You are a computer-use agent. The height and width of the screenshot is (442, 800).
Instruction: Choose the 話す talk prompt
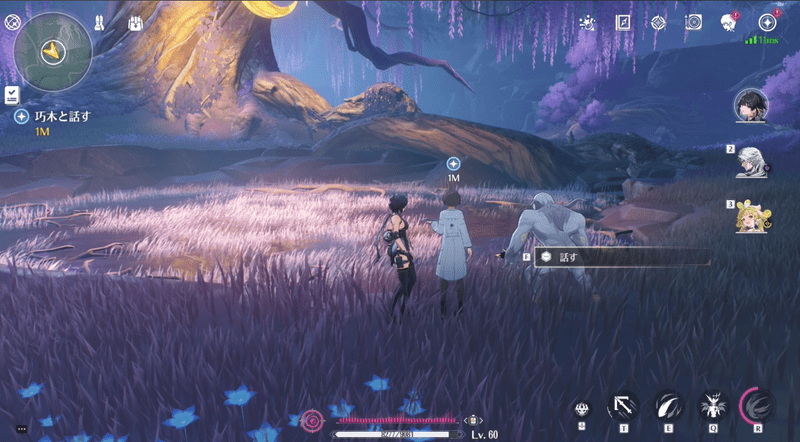click(x=569, y=257)
